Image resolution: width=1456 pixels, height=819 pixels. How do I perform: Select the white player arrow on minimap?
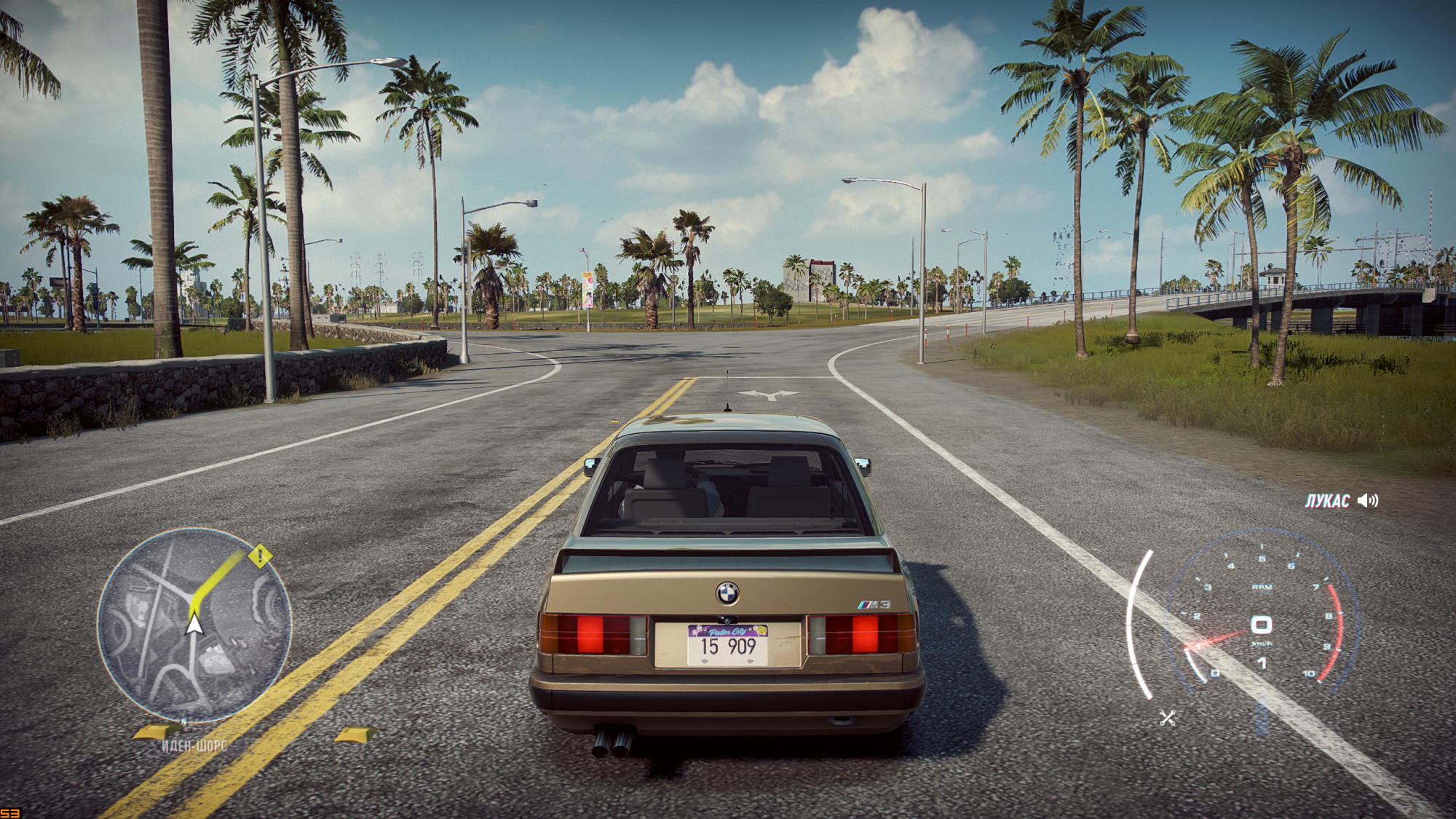194,625
